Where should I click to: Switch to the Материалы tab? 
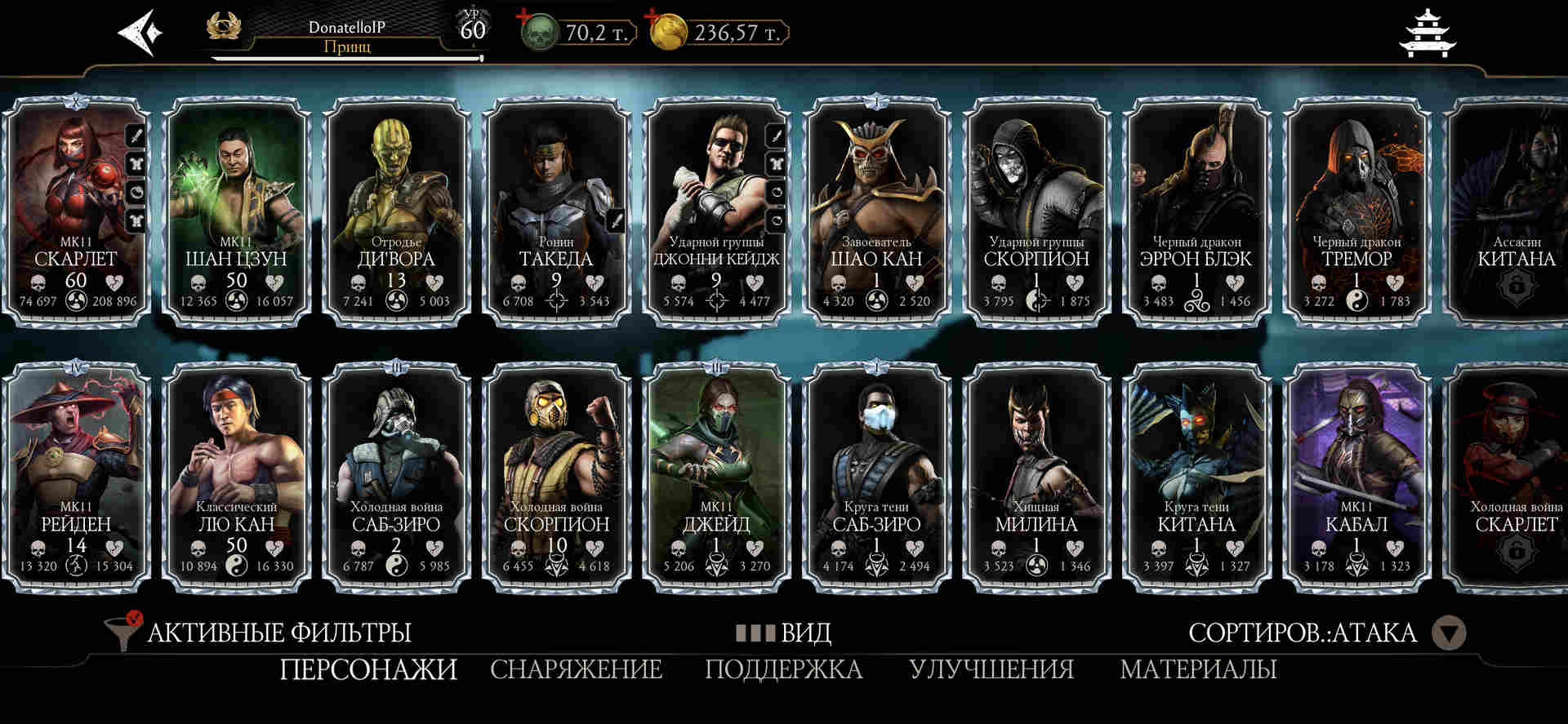pos(1198,669)
